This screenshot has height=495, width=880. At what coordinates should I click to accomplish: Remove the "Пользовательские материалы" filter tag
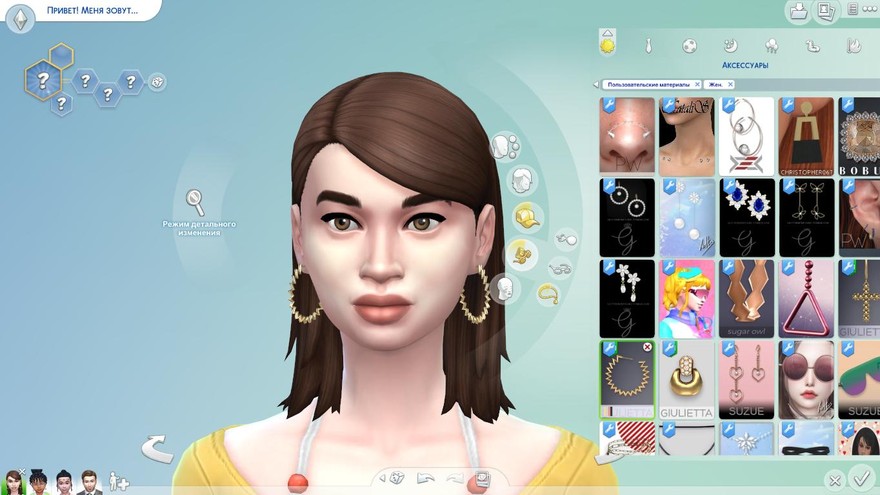coord(697,85)
